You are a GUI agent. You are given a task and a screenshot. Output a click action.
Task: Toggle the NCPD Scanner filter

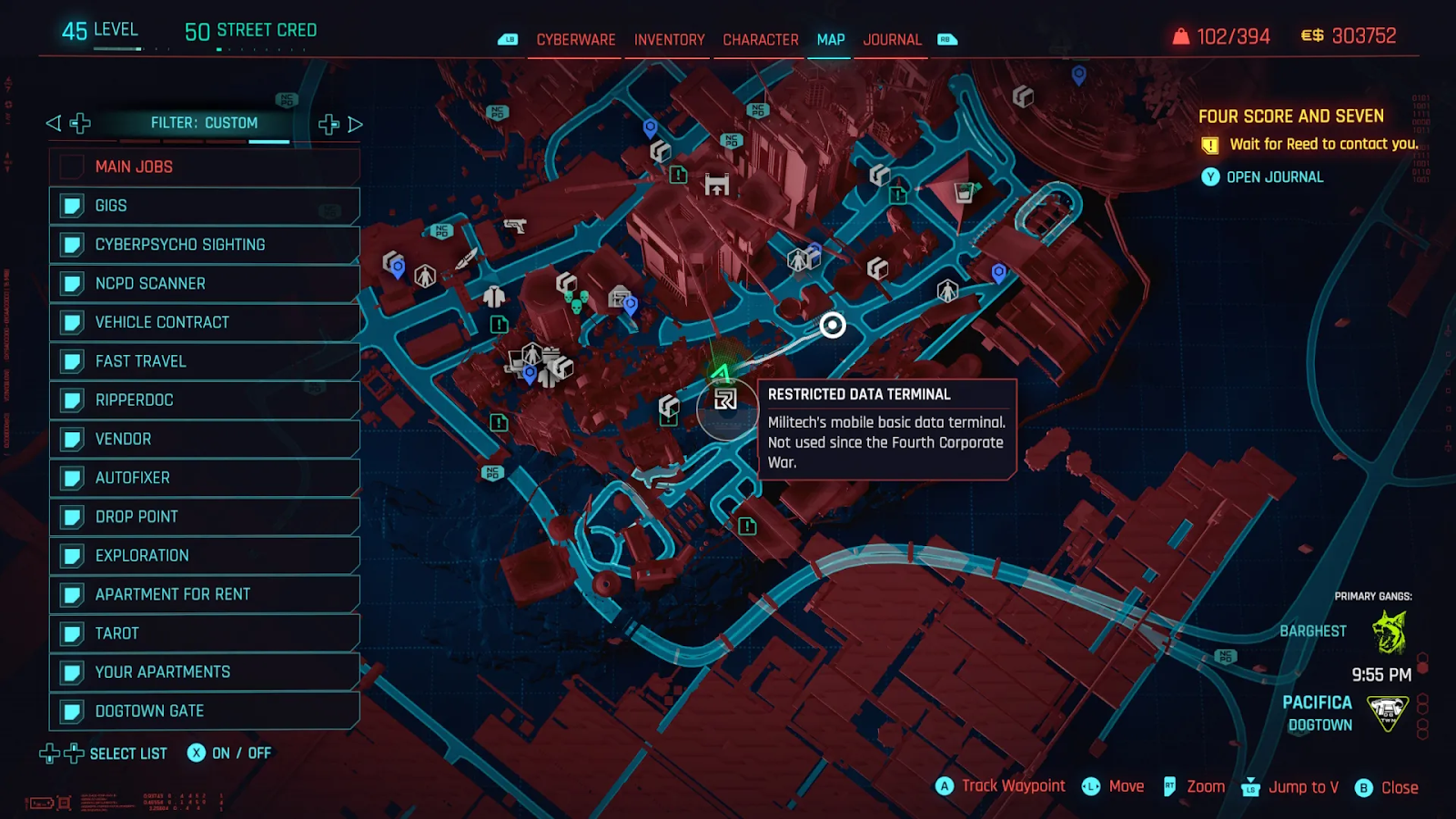pos(205,284)
